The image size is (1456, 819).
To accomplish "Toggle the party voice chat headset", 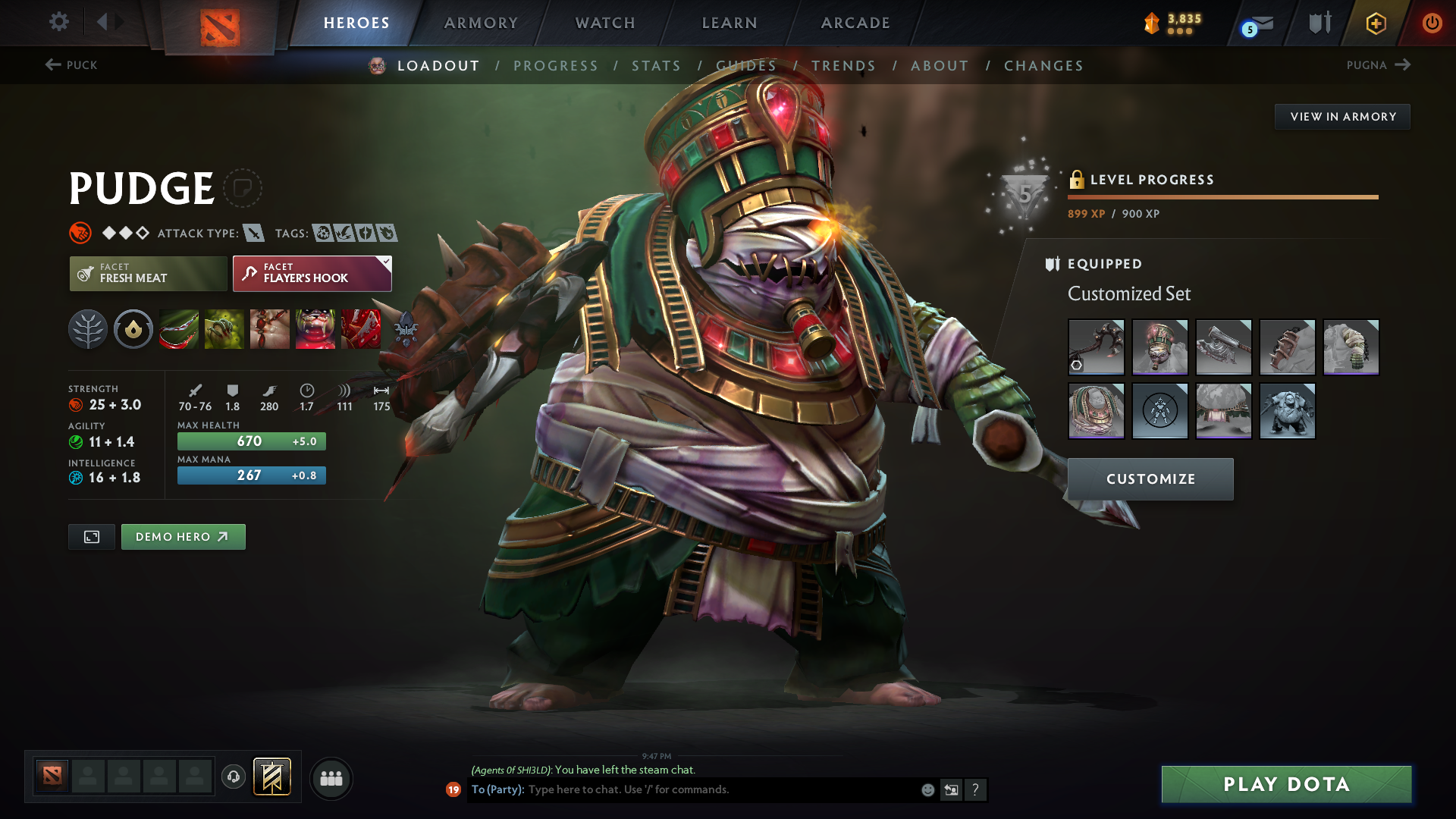I will click(233, 777).
